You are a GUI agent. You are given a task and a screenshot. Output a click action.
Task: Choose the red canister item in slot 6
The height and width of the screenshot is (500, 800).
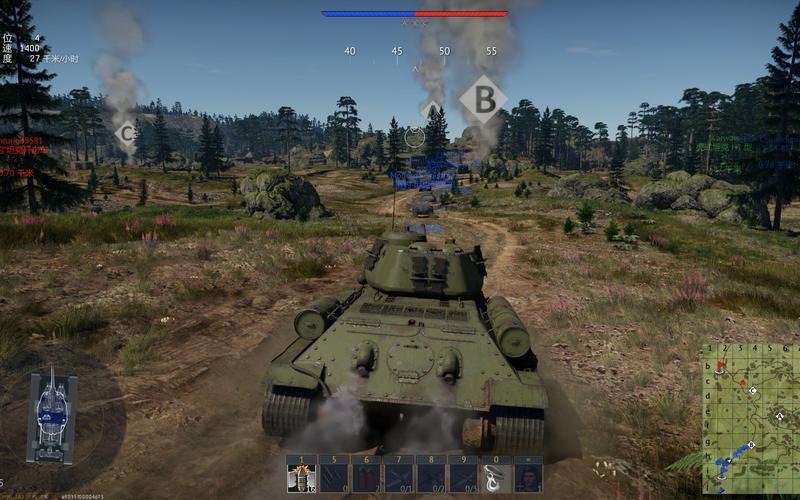pyautogui.click(x=365, y=474)
